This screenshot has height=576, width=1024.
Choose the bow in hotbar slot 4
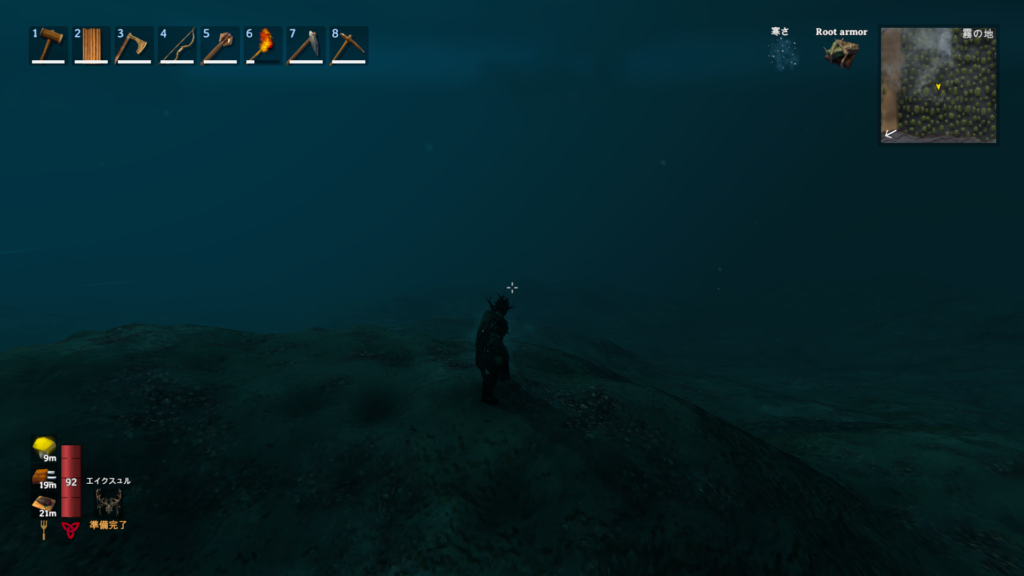(177, 45)
